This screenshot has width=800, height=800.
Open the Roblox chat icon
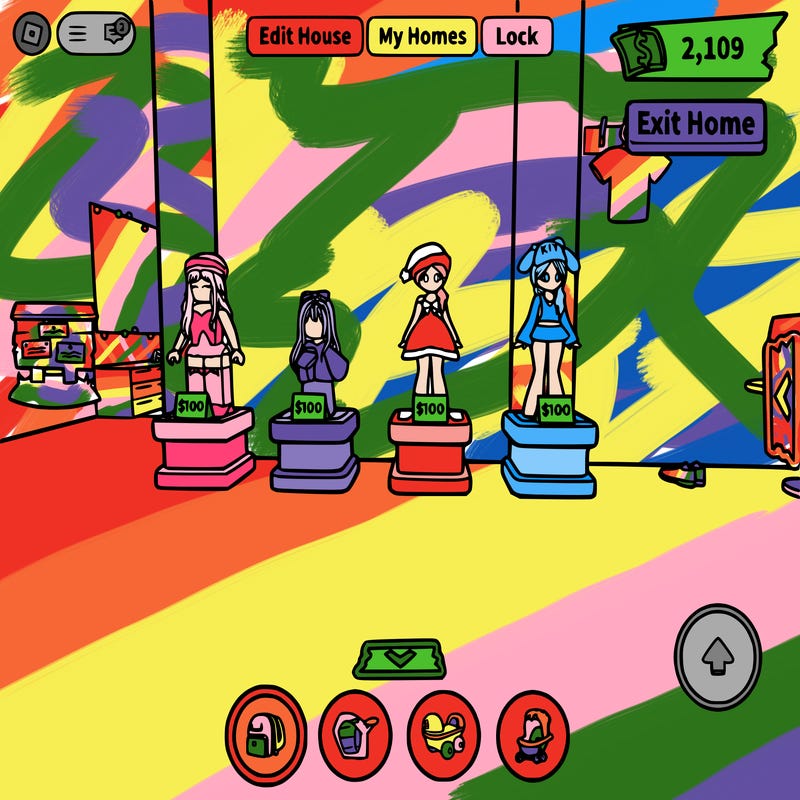point(117,35)
